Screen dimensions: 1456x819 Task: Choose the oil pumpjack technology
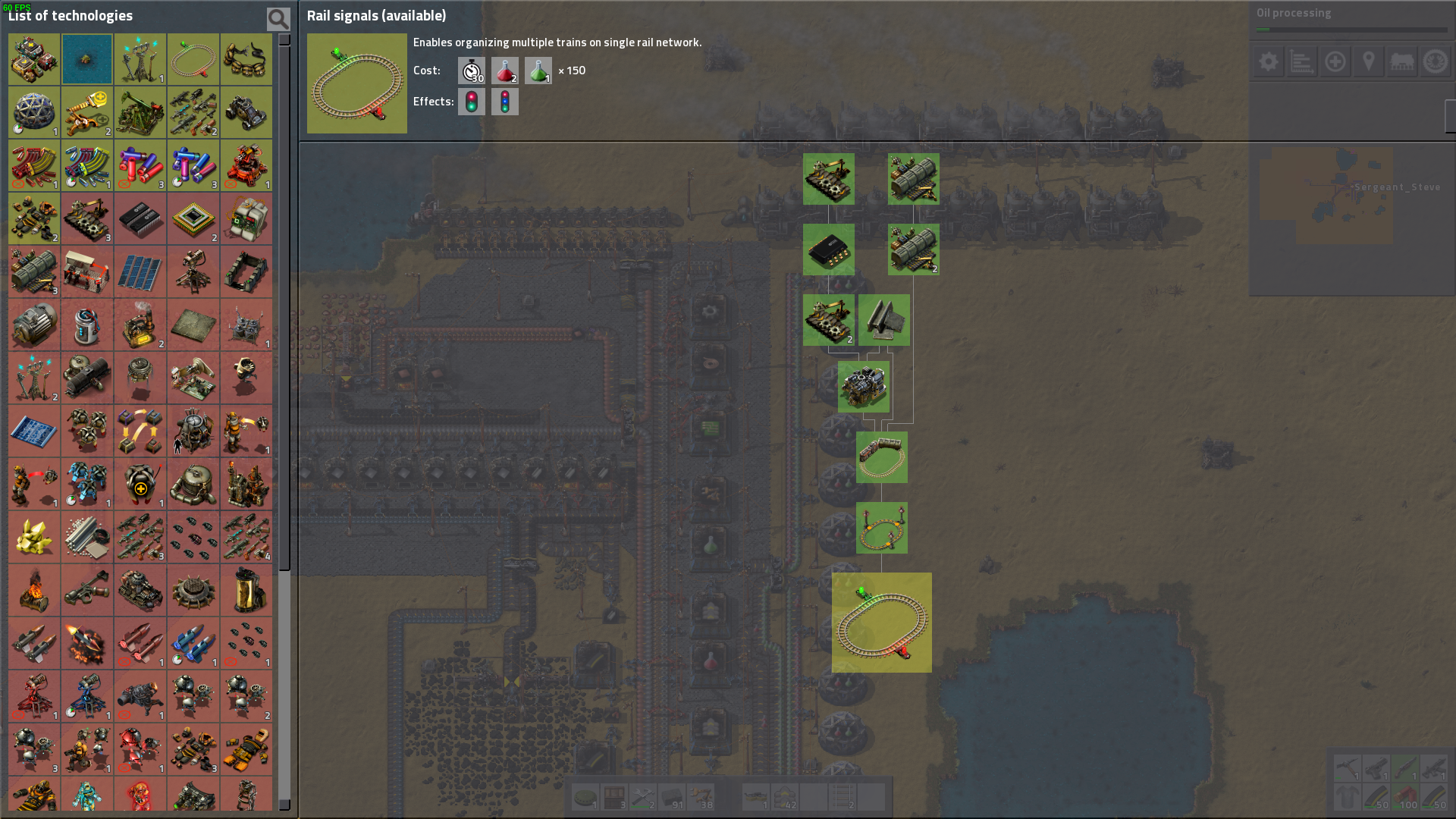140,112
